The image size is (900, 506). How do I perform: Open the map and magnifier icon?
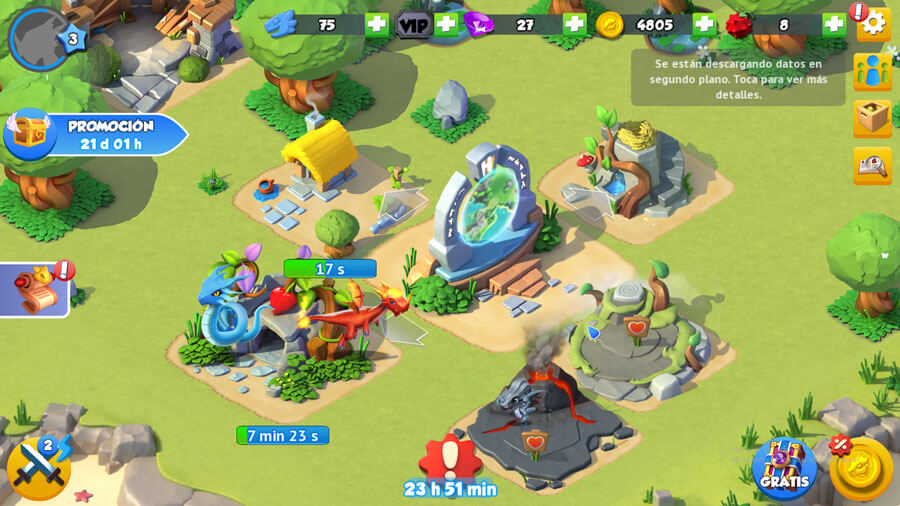click(x=873, y=165)
